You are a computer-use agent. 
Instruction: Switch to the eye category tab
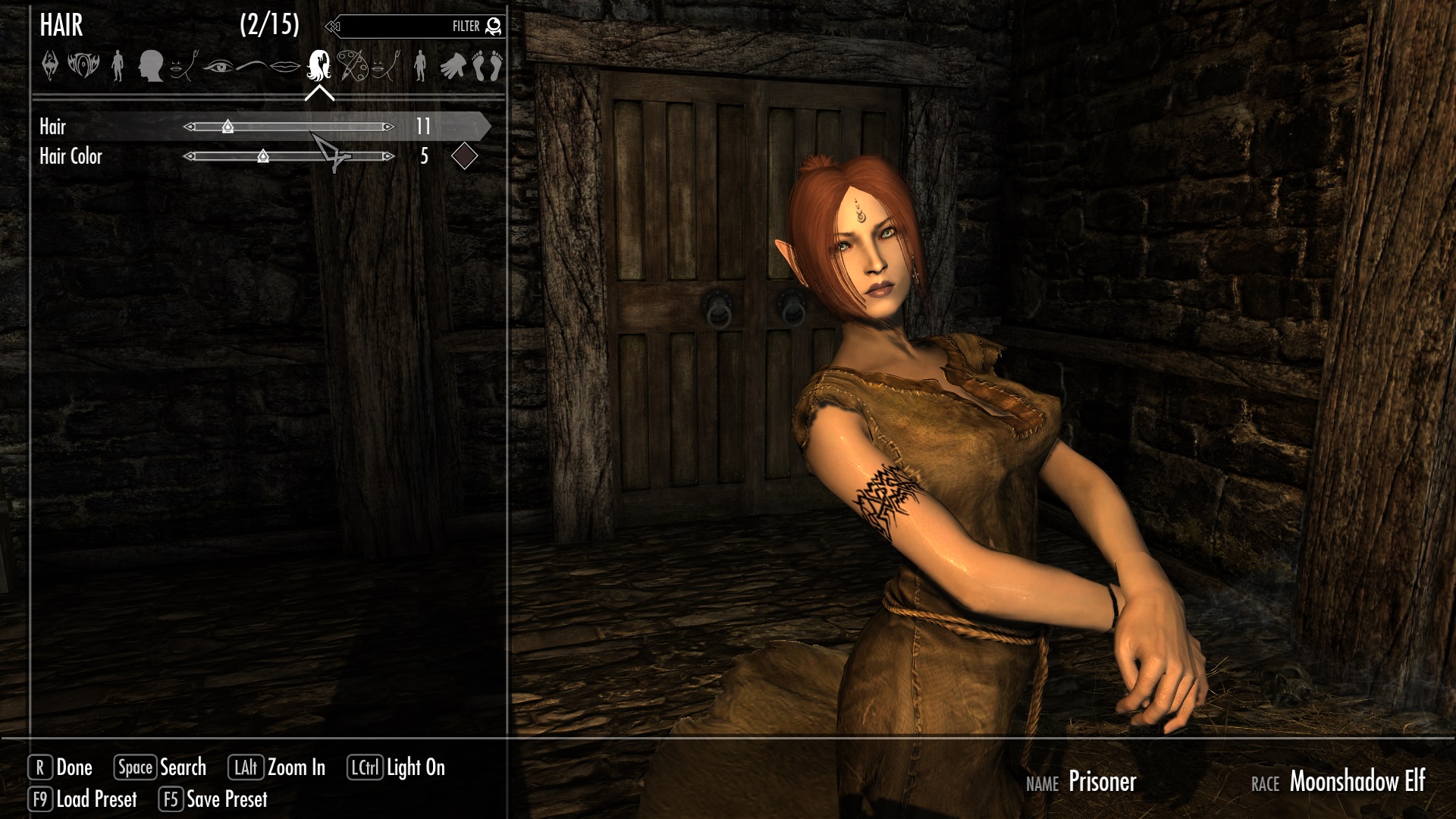[x=218, y=67]
